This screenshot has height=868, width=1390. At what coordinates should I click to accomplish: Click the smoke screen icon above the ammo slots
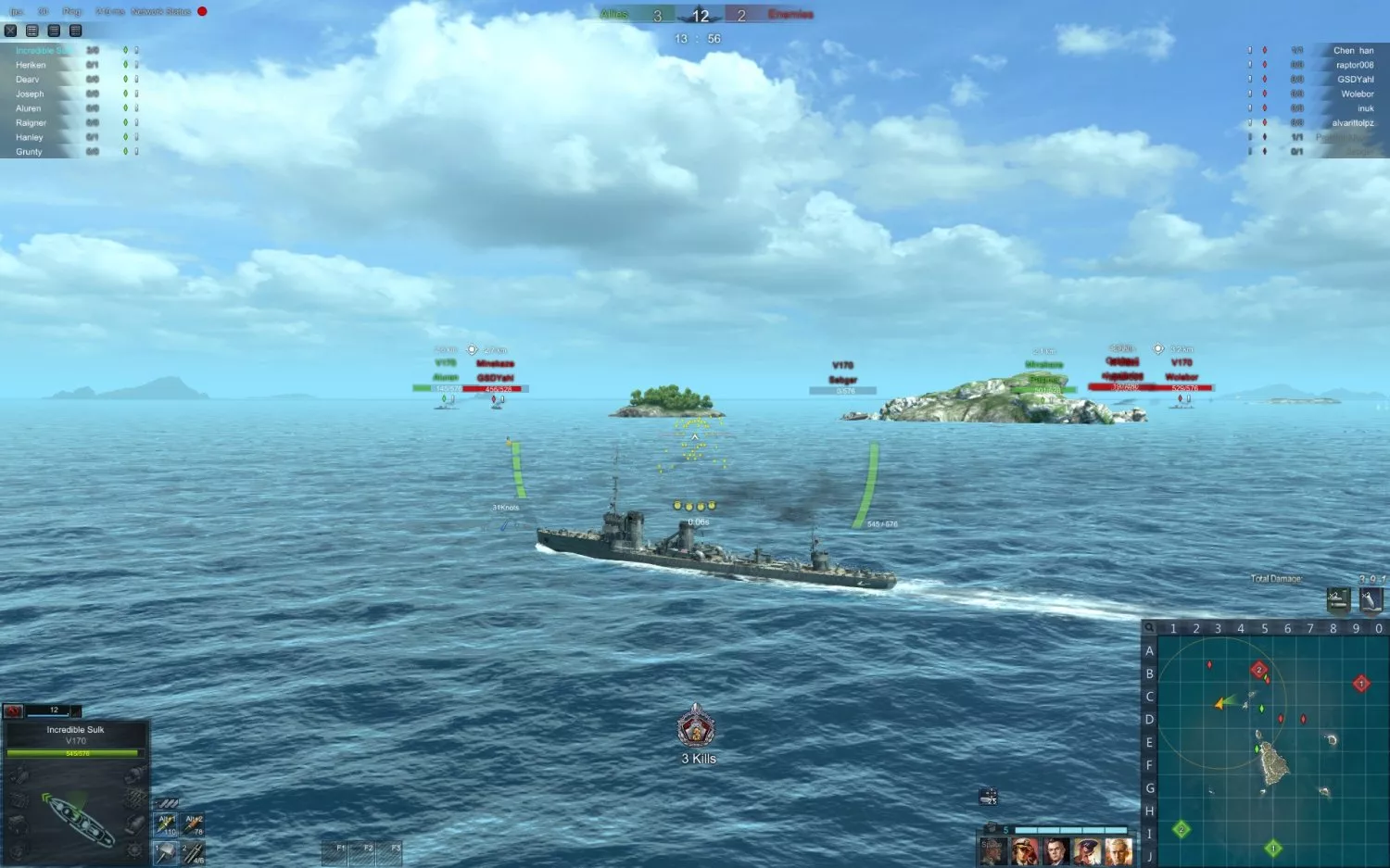coord(168,803)
